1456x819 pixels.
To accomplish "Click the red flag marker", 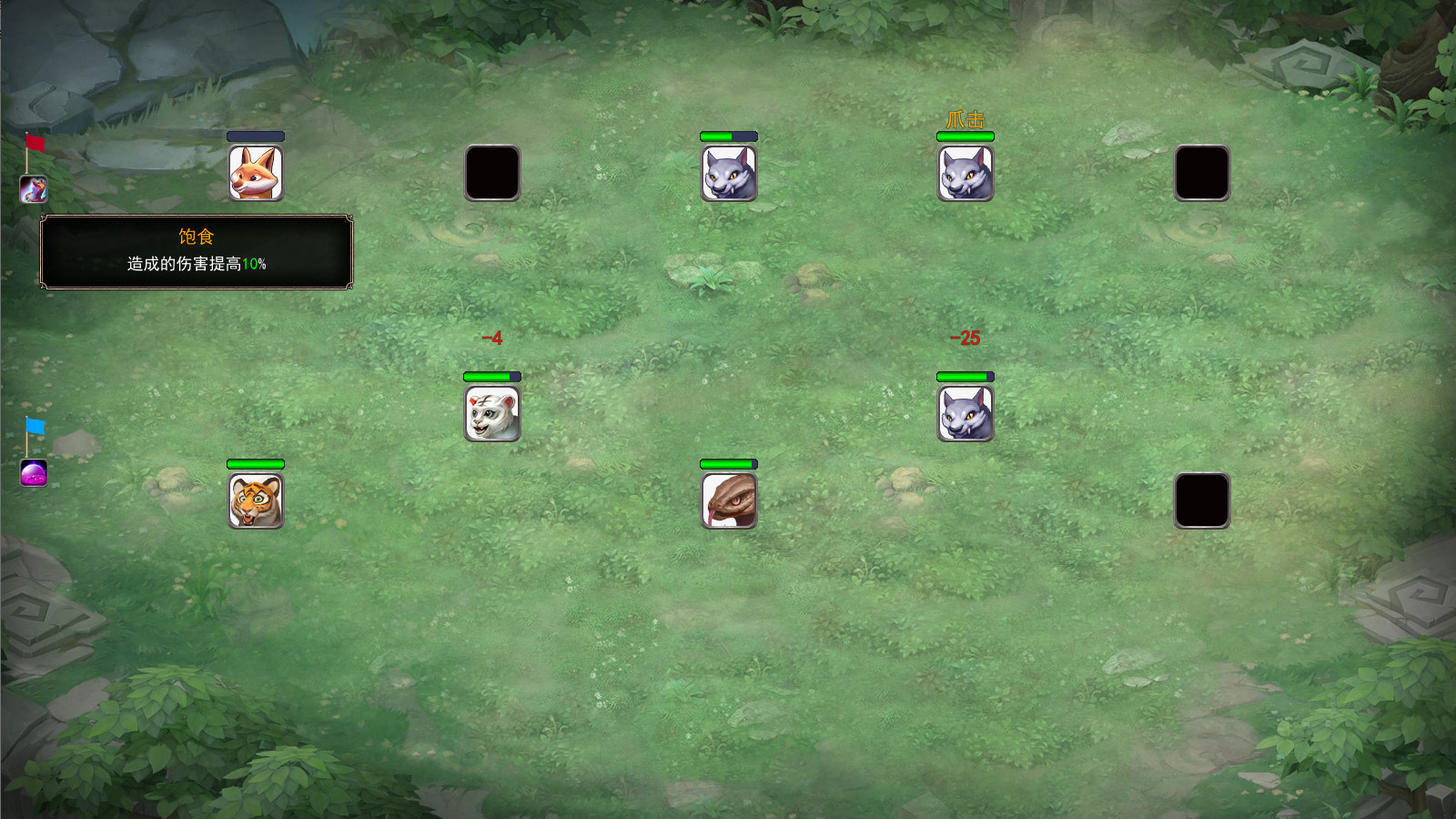I will pos(33,144).
